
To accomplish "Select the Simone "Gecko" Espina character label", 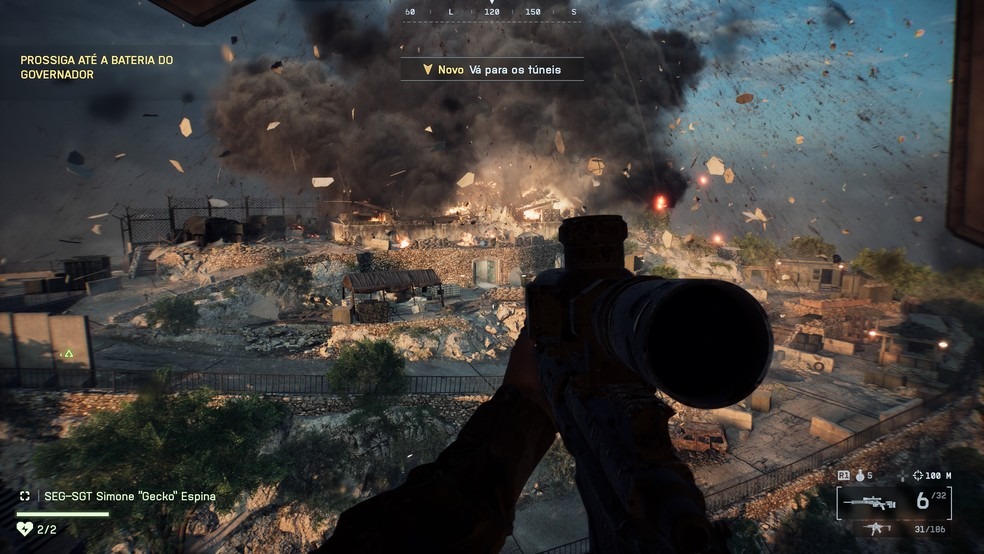I will click(x=129, y=496).
